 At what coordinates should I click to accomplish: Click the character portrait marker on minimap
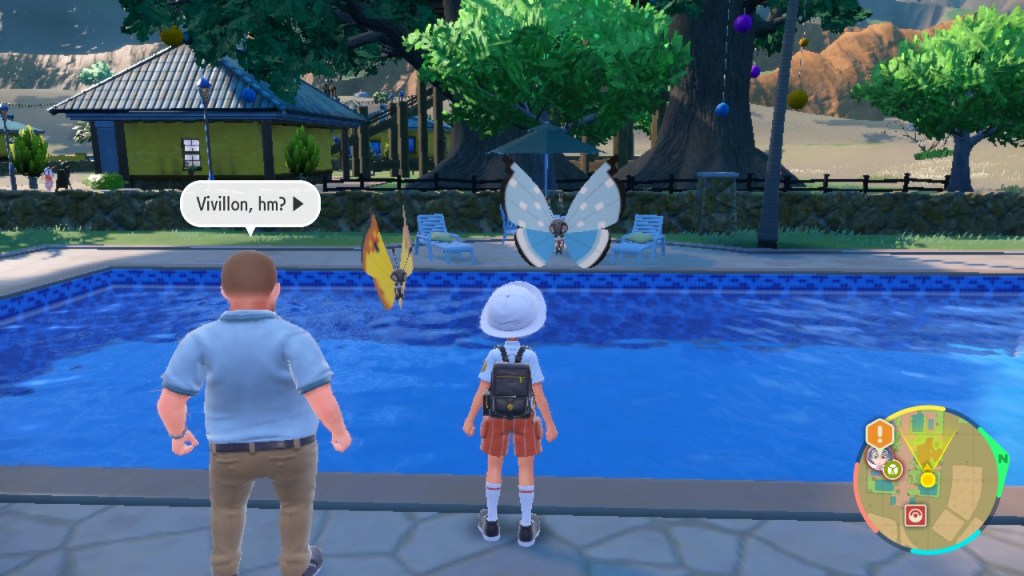tap(877, 460)
